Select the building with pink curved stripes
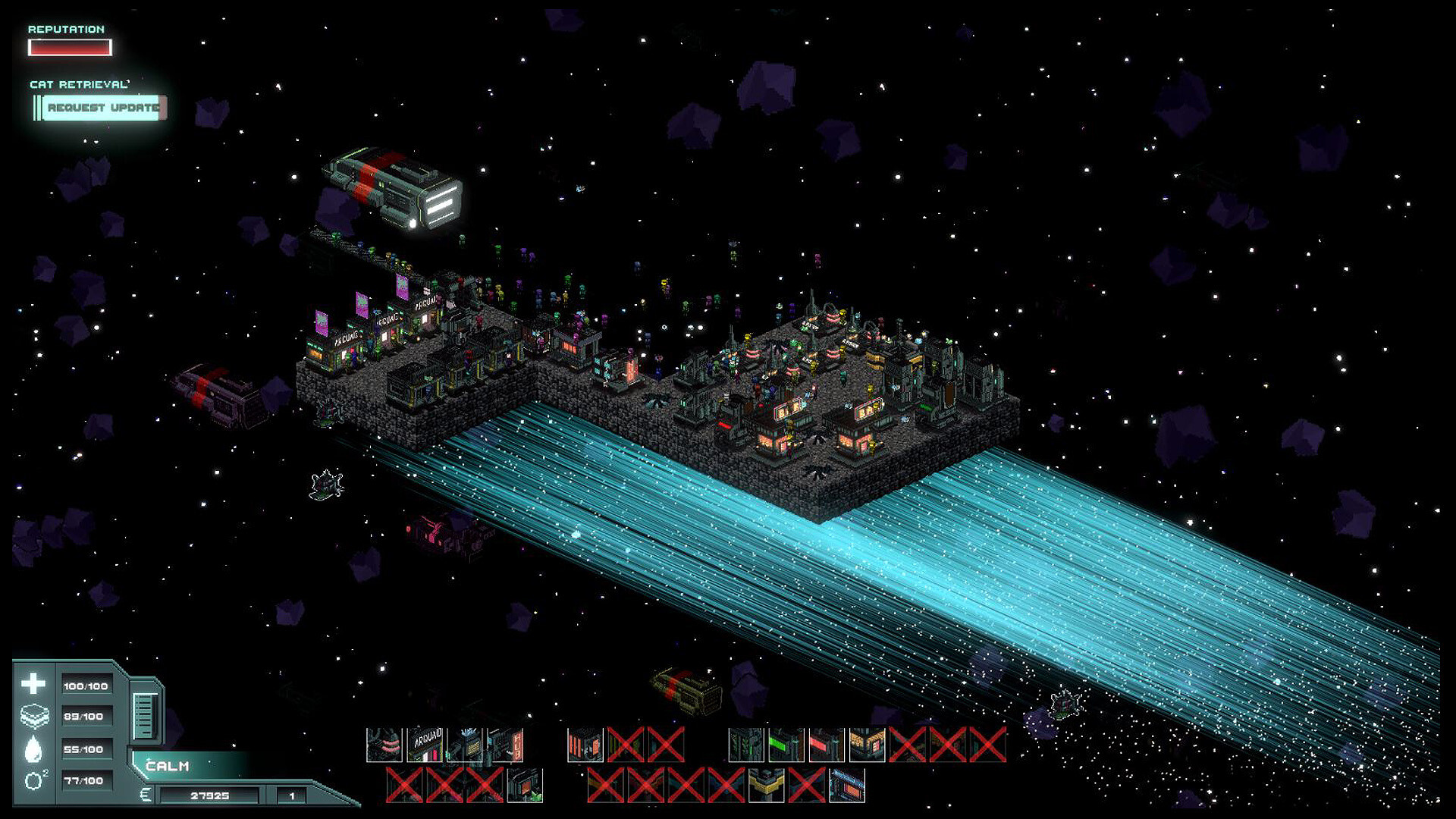Screen dimensions: 1456x819 [384, 744]
